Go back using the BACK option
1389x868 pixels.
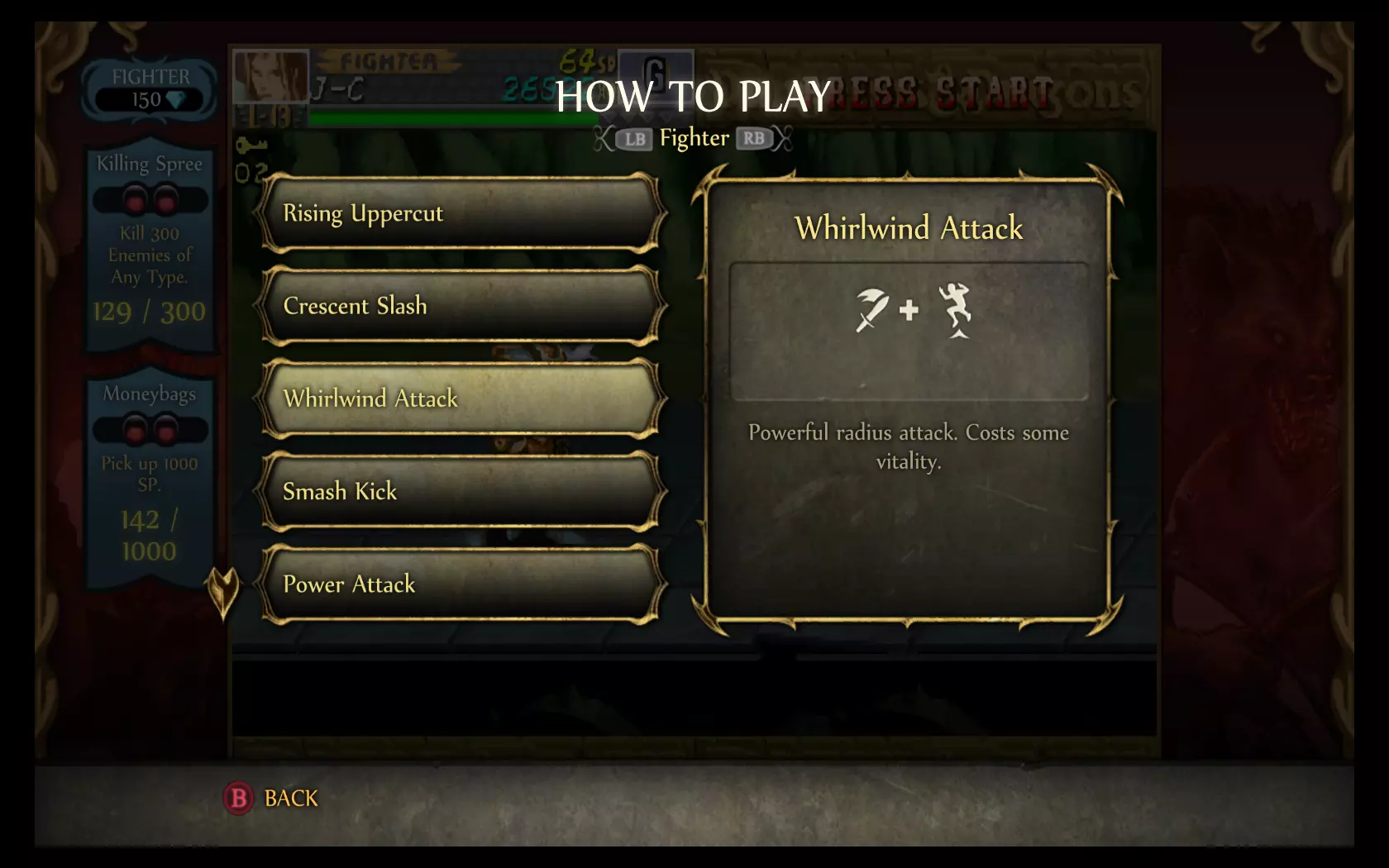pos(272,798)
